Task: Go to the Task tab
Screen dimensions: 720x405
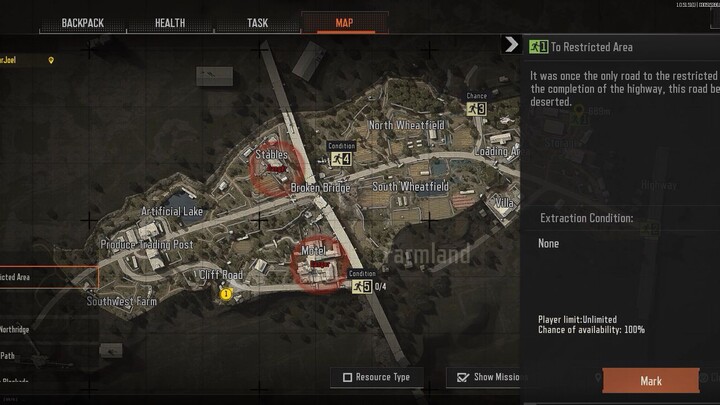Action: [x=257, y=22]
